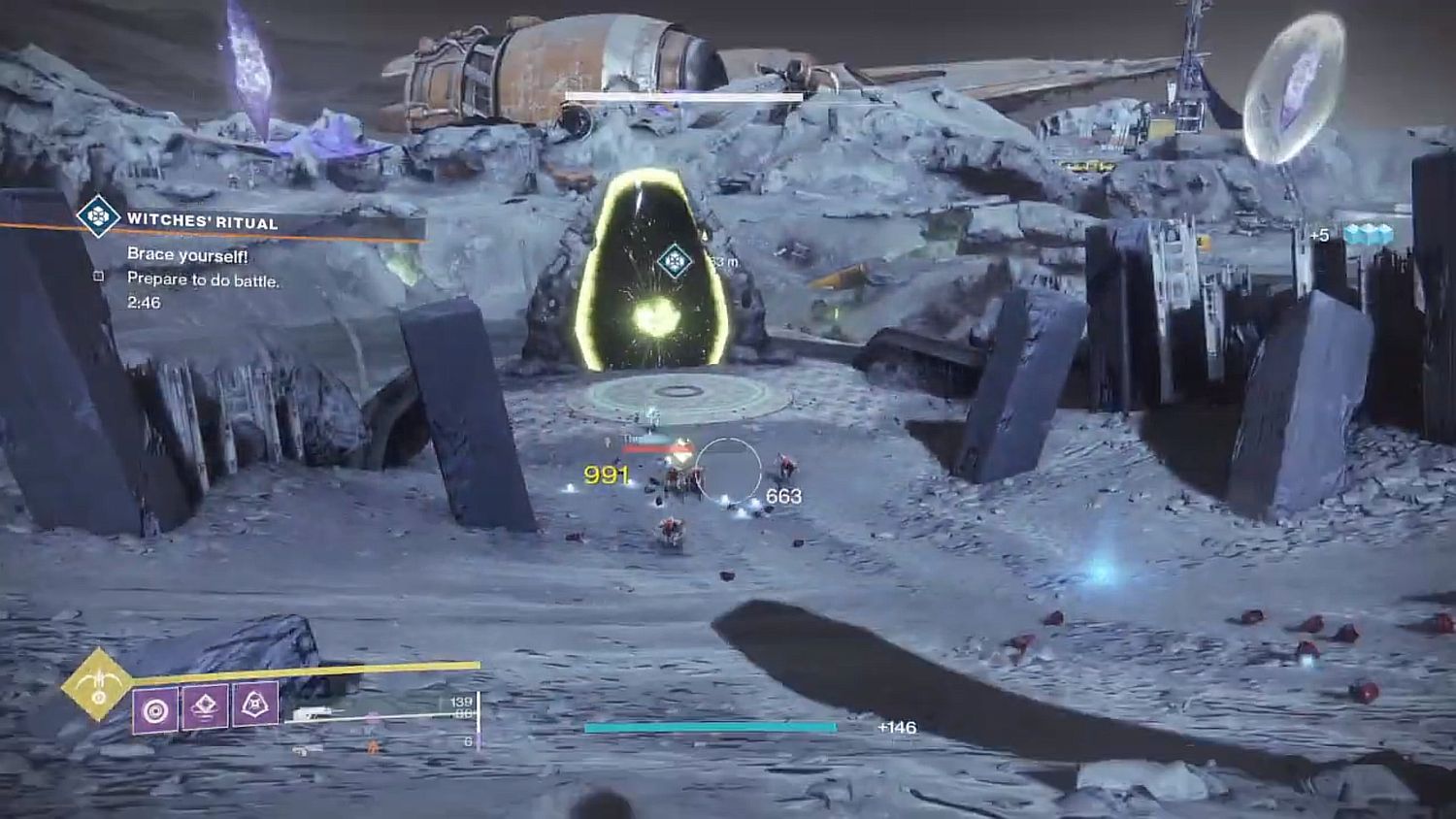Viewport: 1456px width, 819px height.
Task: Activate the purple hooded class ability icon
Action: tap(255, 704)
